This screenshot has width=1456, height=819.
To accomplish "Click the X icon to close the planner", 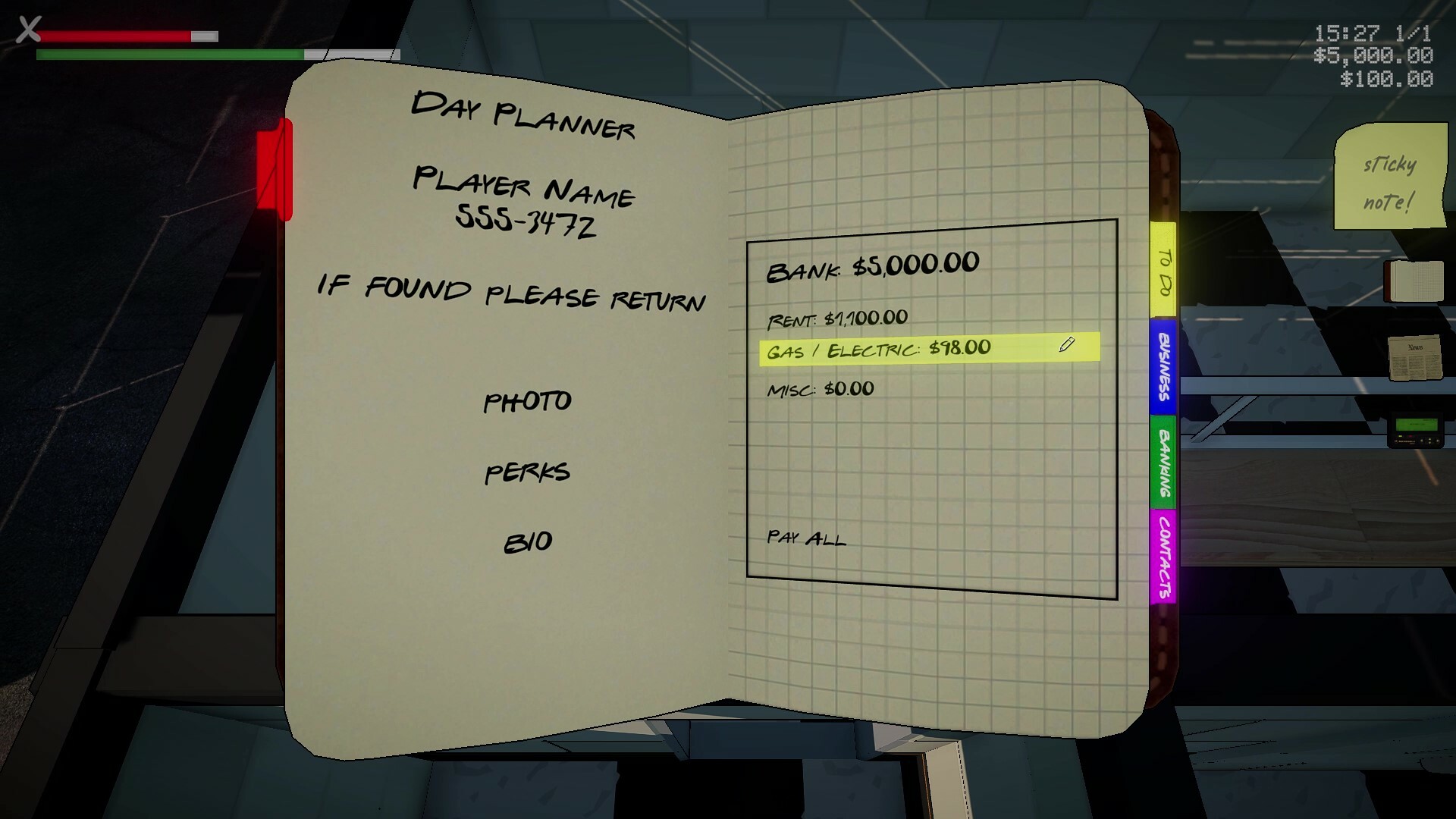I will click(x=29, y=30).
